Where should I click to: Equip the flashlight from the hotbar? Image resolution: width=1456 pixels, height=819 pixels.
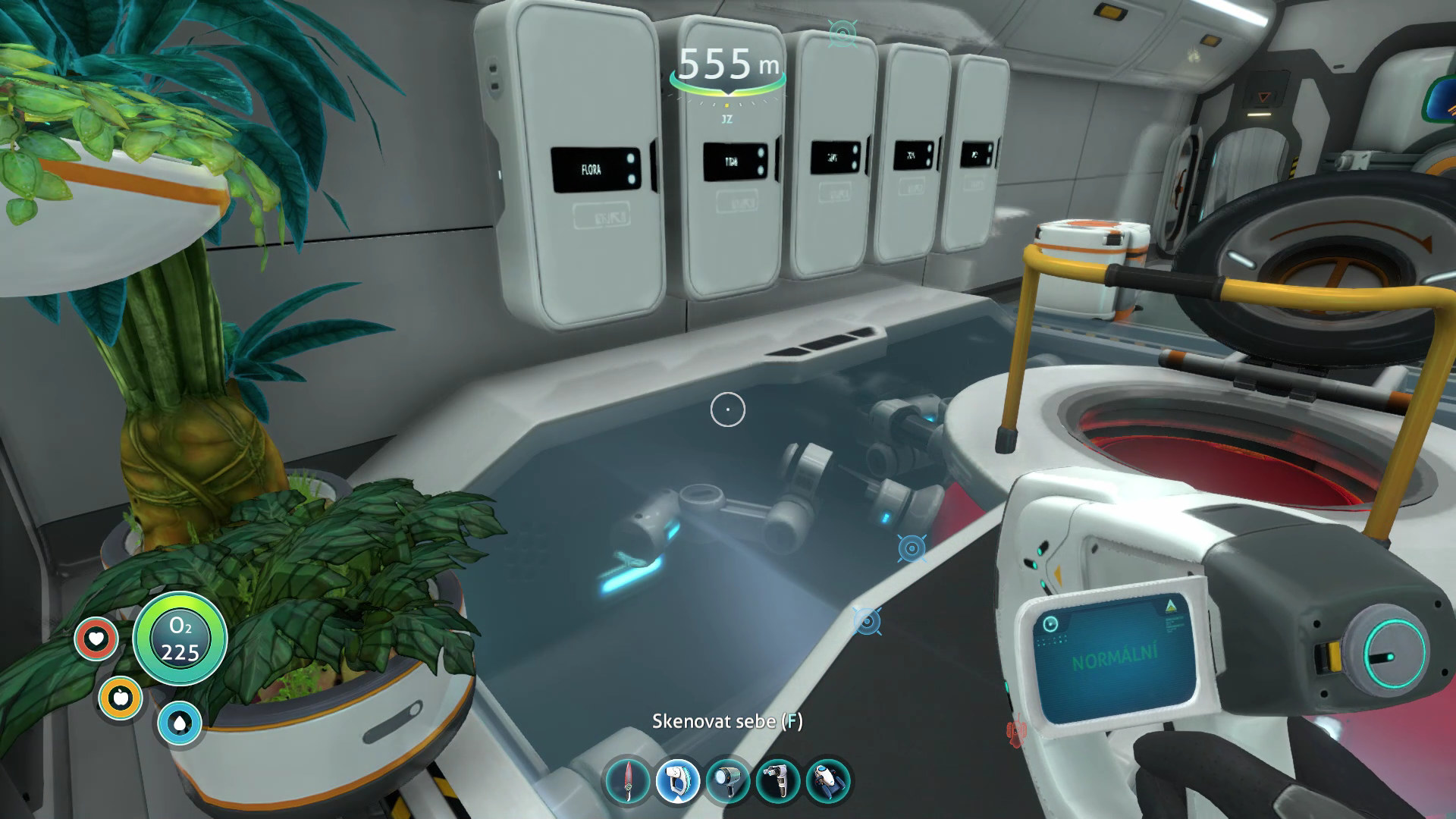click(x=728, y=781)
